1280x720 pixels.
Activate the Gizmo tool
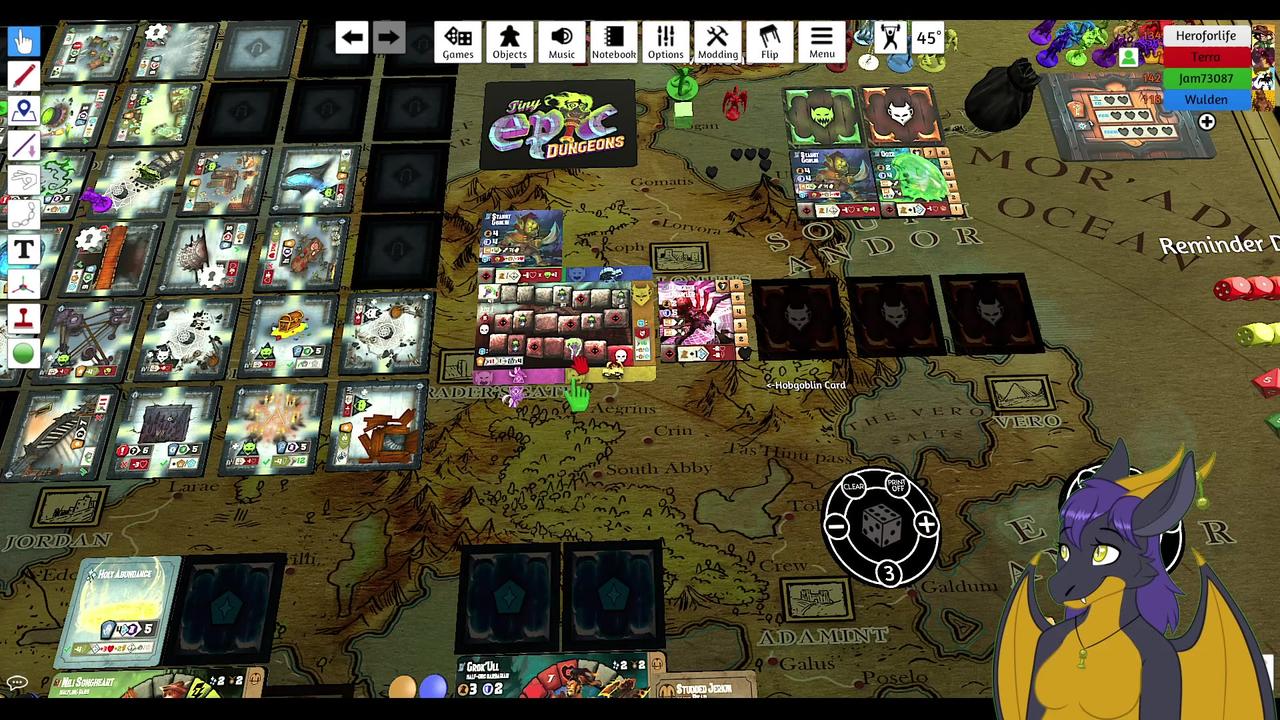22,284
